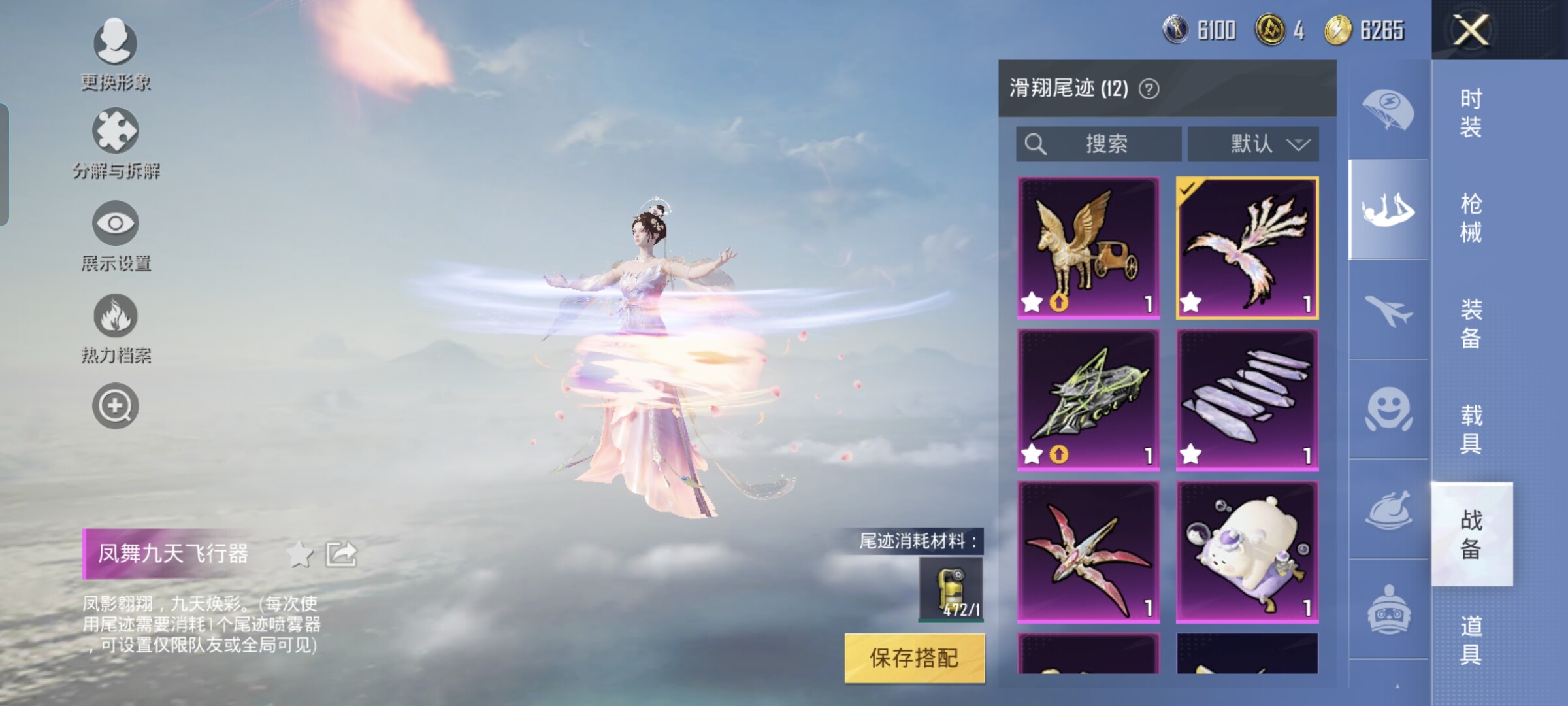
Task: Favorite the item with the star icon
Action: [300, 555]
